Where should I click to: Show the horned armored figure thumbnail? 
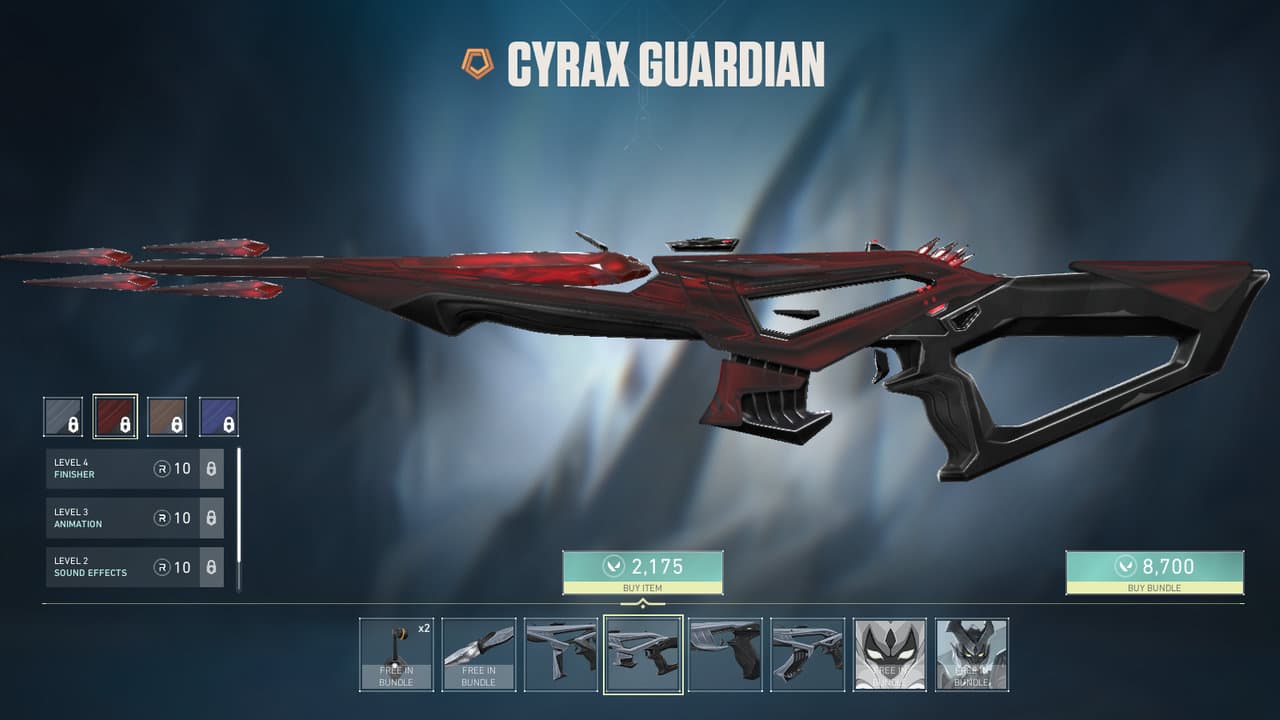(x=971, y=654)
